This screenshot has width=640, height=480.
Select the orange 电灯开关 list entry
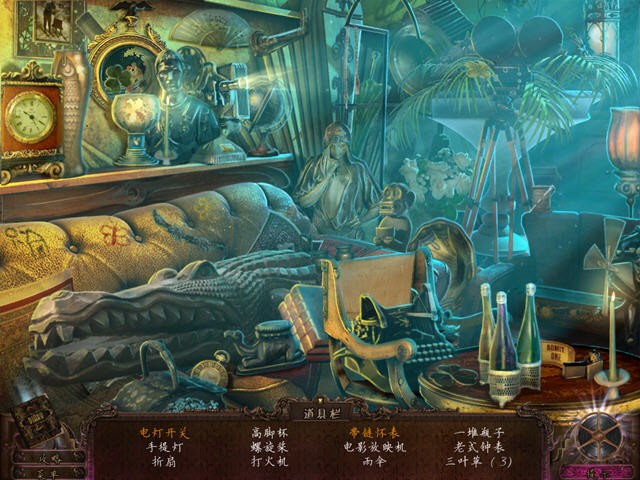click(x=163, y=433)
